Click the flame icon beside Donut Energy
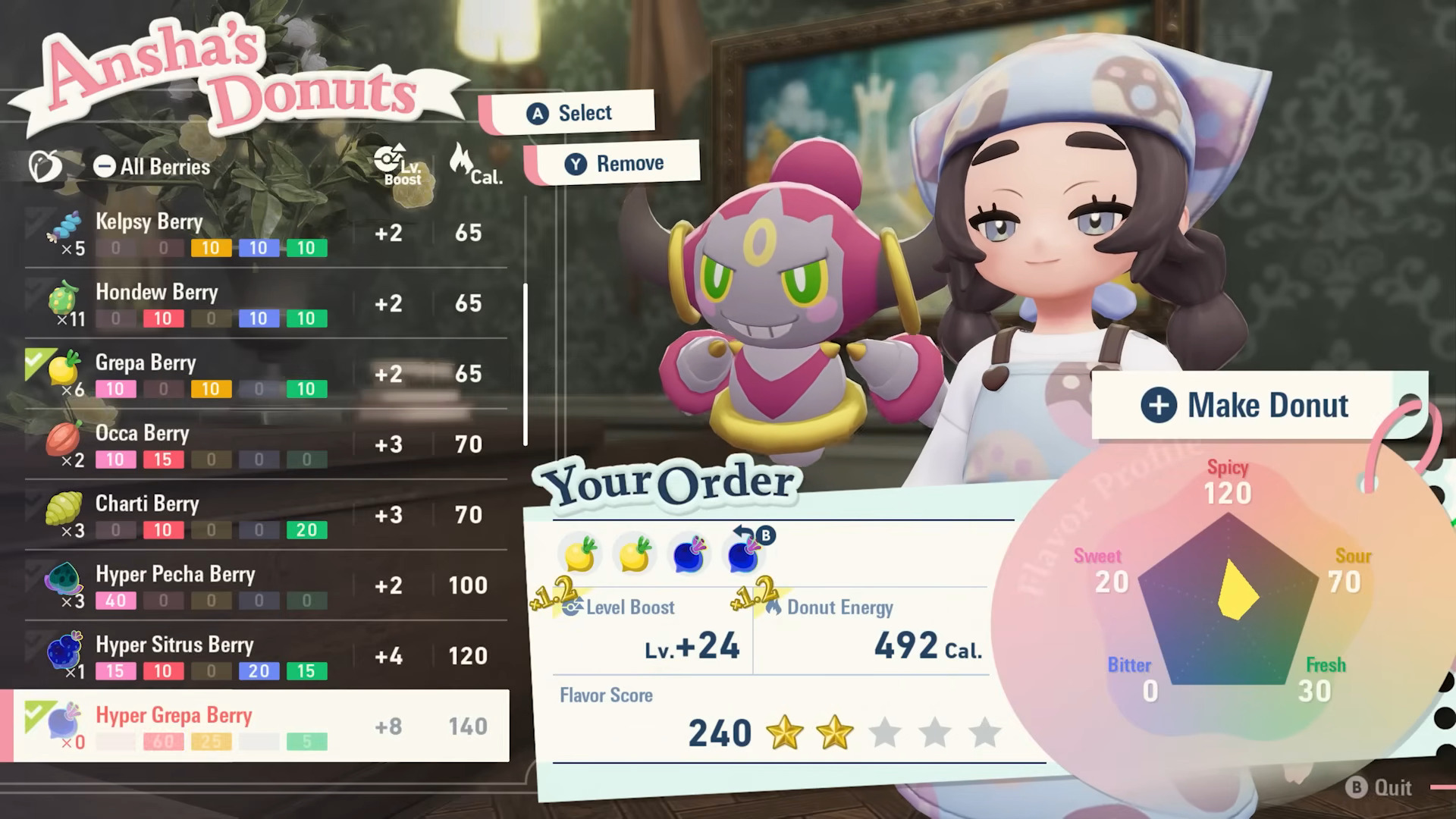This screenshot has width=1456, height=819. click(775, 607)
